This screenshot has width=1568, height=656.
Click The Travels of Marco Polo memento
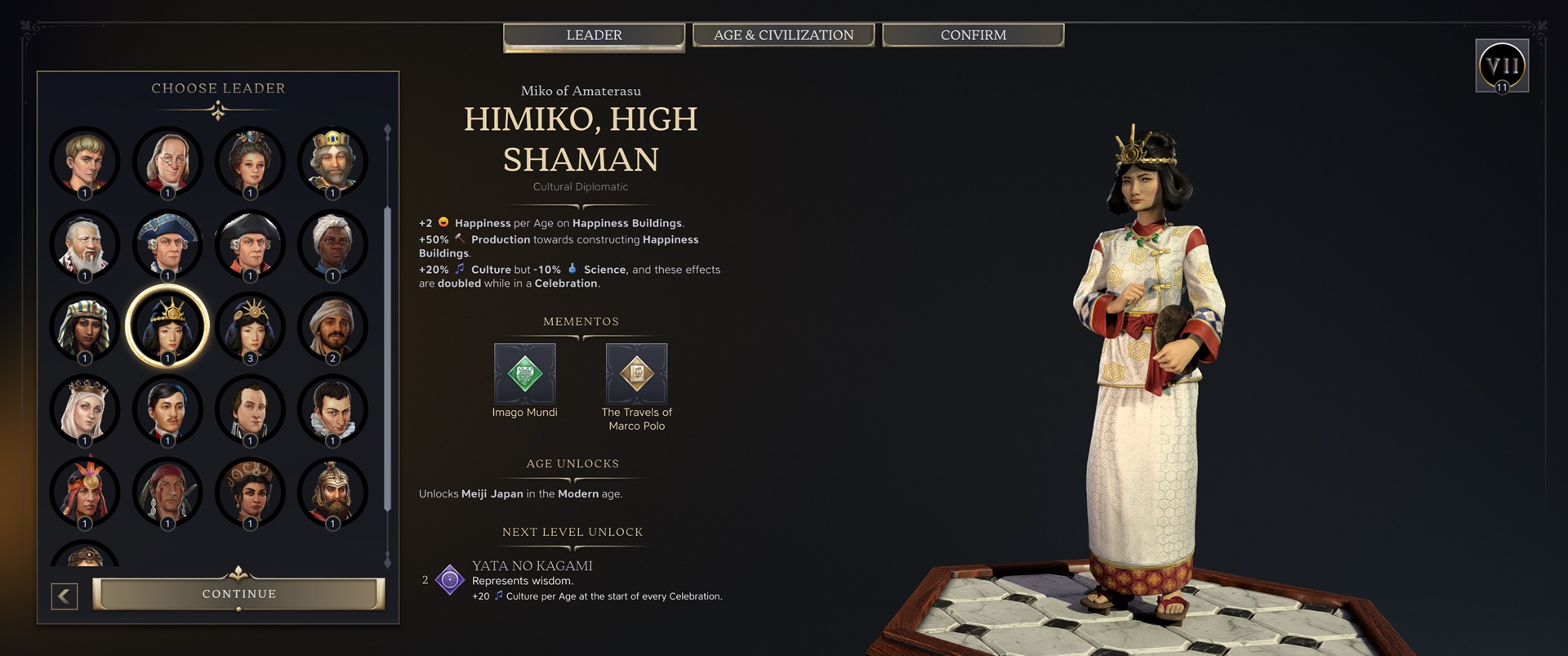[636, 373]
